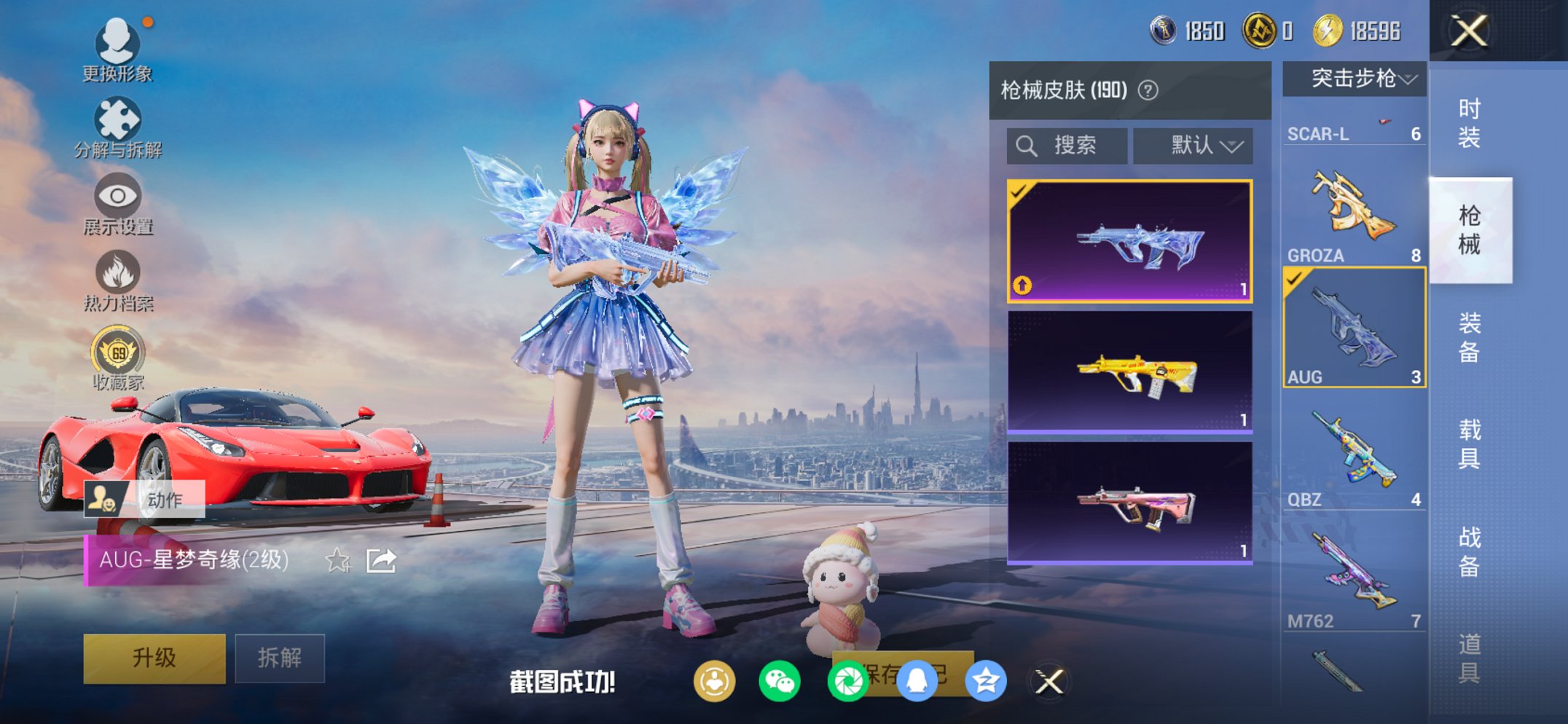Open 展示设置 display settings
The image size is (1568, 724).
tap(117, 202)
